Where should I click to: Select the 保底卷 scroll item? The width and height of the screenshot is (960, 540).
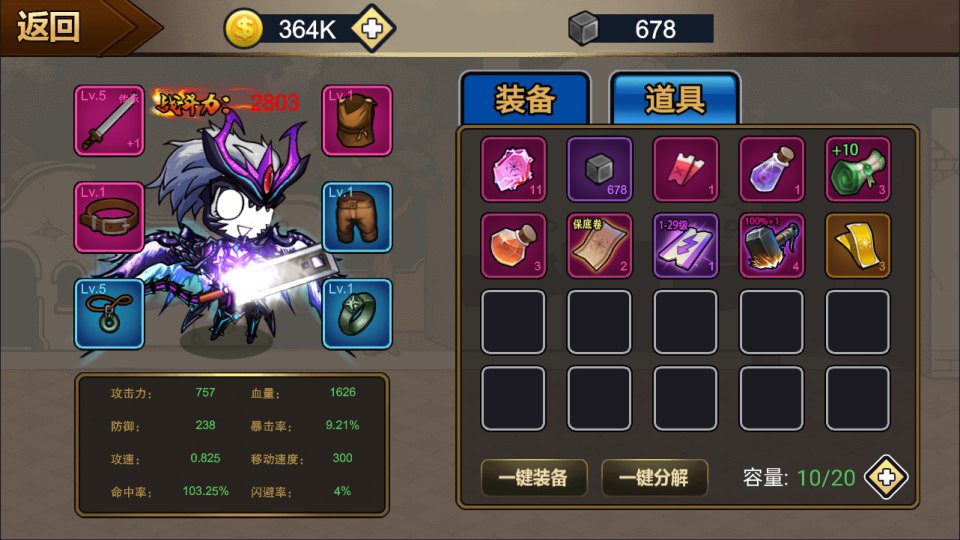[x=600, y=245]
